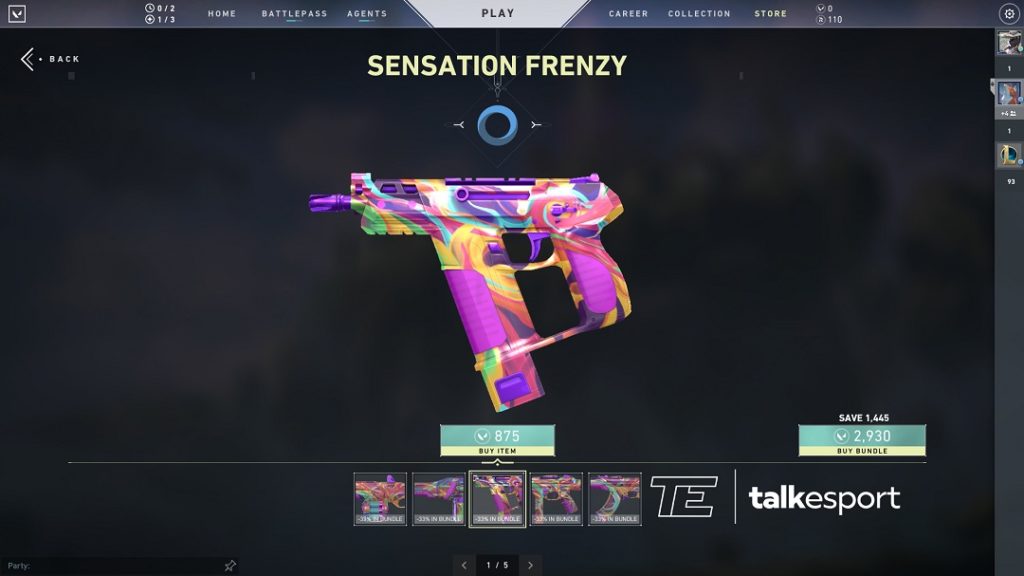1024x576 pixels.
Task: Open the Agents tab
Action: coord(367,14)
